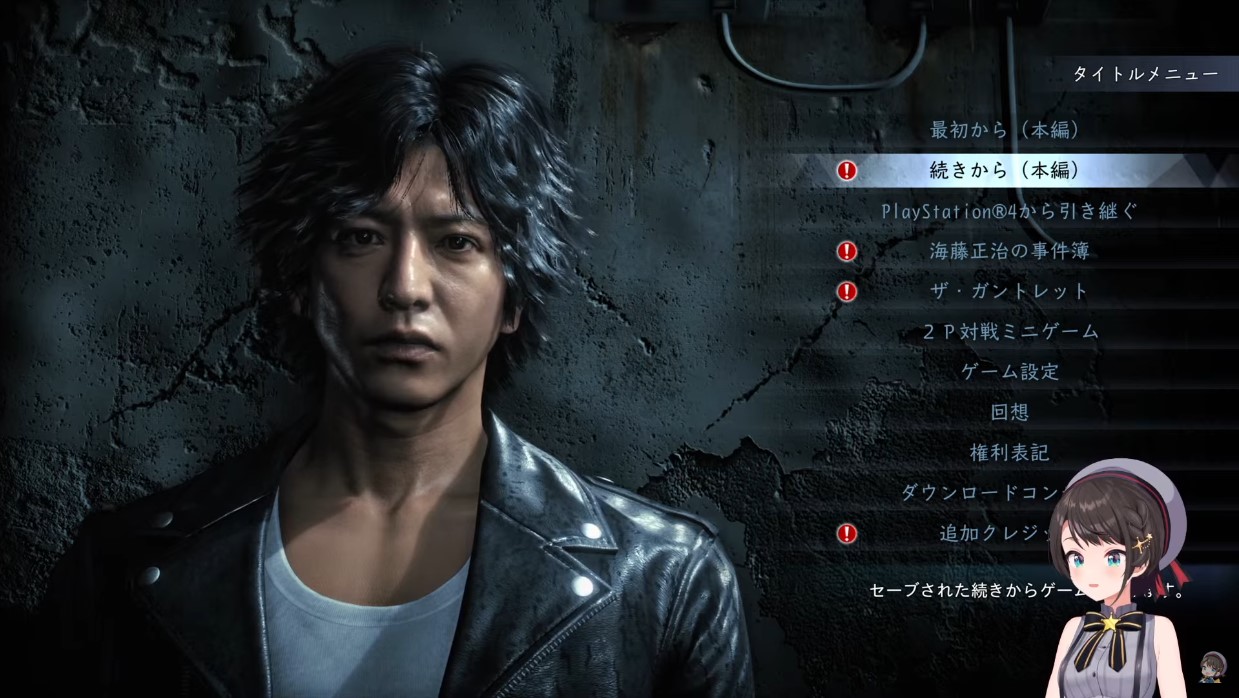Open ゲーム設定 settings
Screen dimensions: 1239x698
(1009, 372)
